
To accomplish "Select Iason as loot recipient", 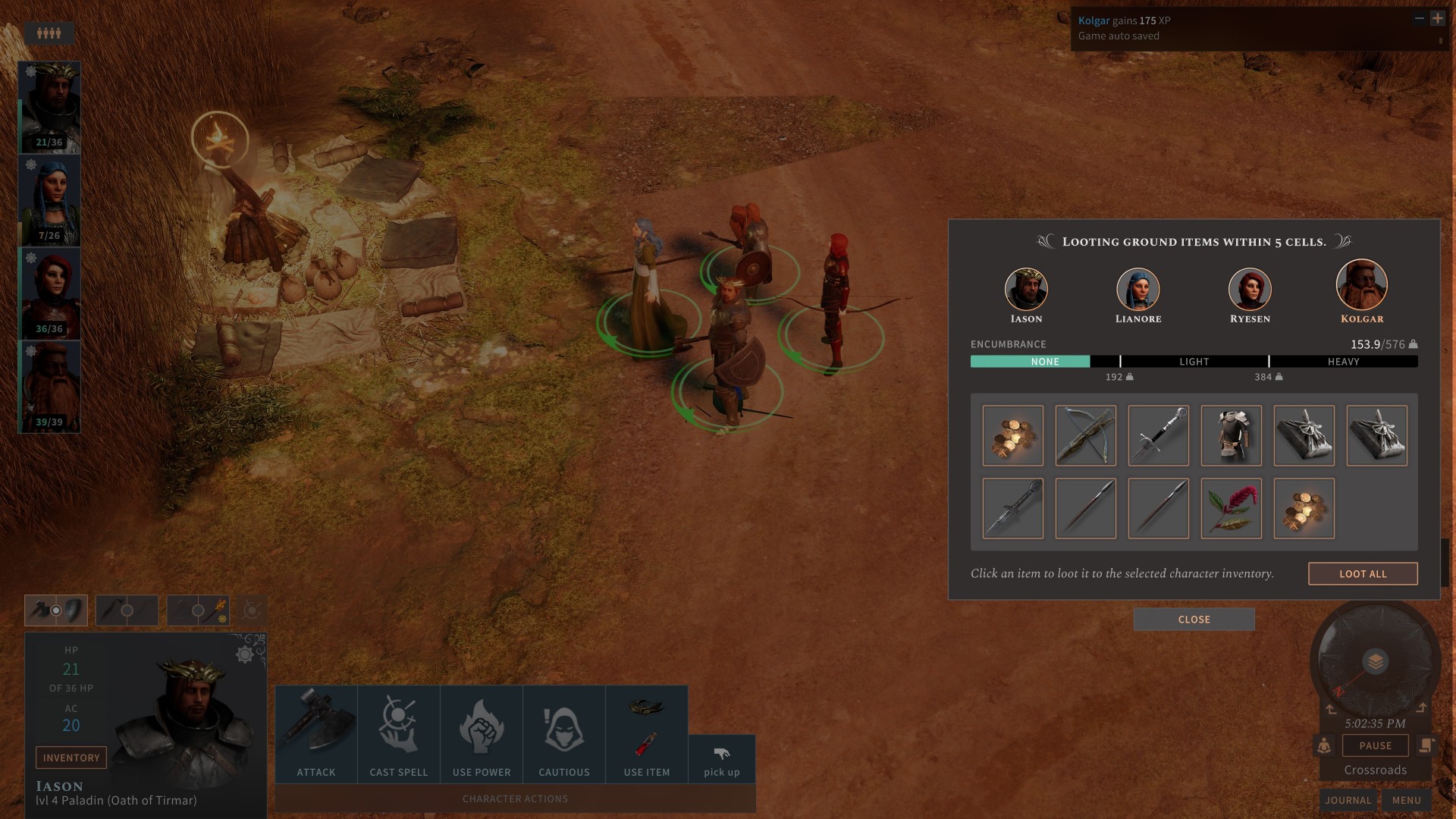I will [x=1026, y=290].
